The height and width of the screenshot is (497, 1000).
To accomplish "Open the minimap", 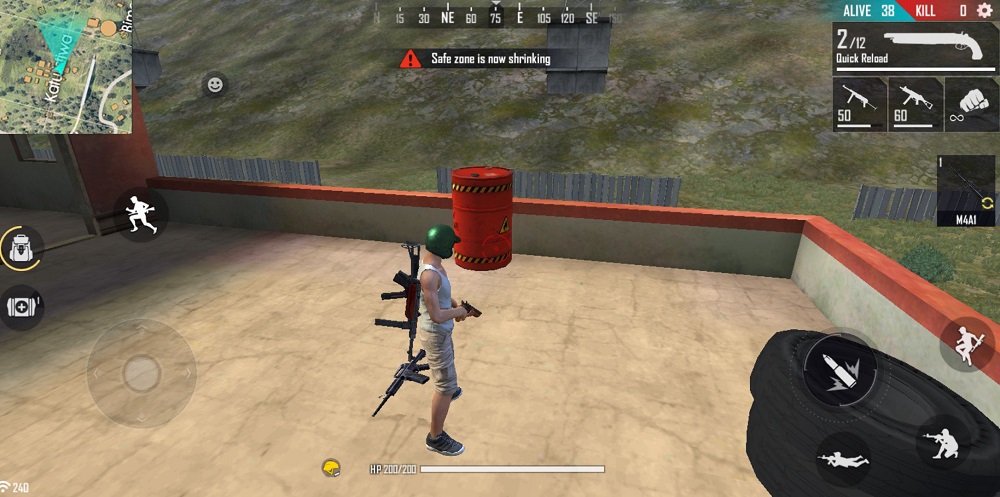I will (x=66, y=66).
